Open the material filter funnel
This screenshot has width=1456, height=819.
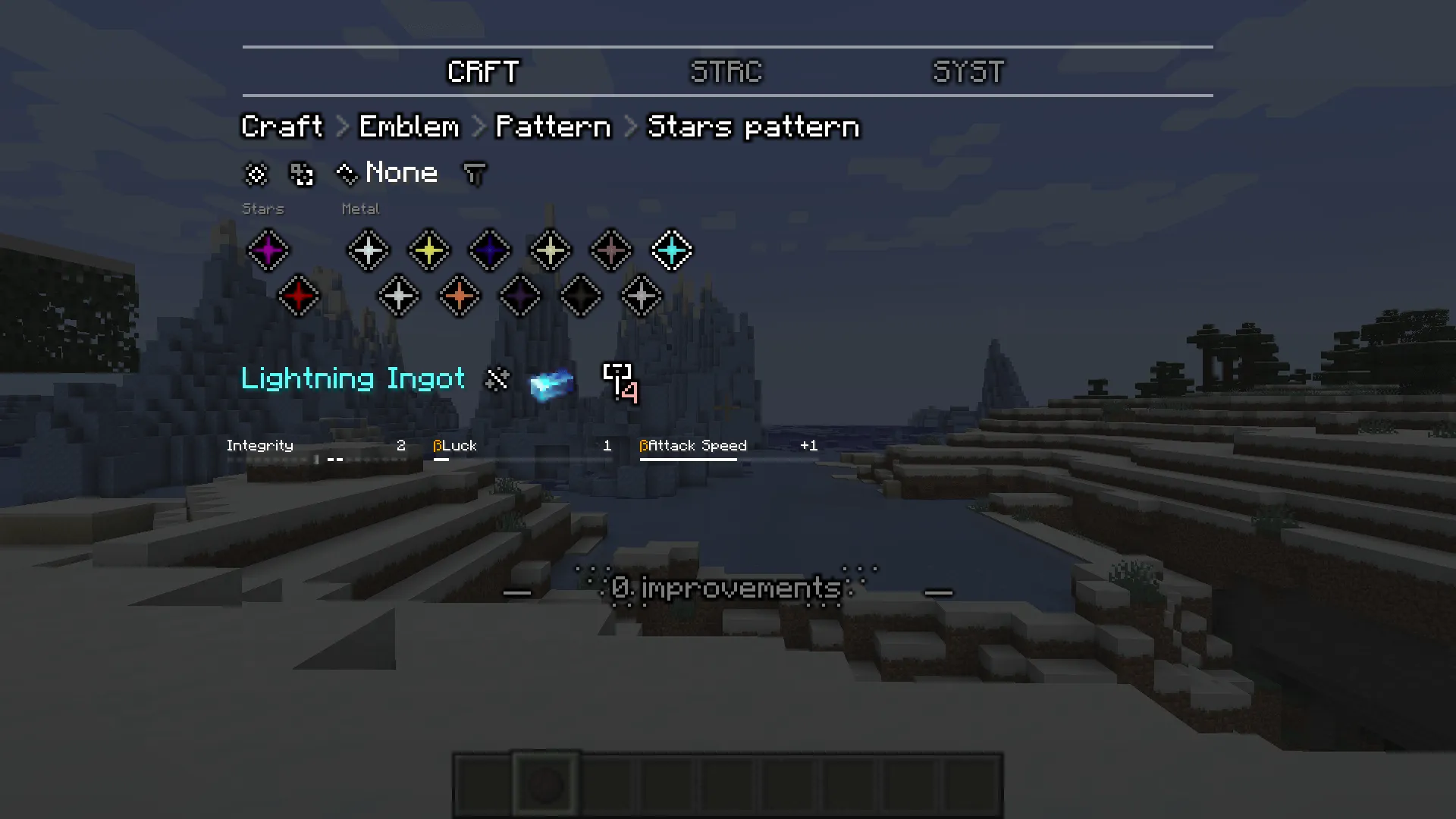pos(474,173)
